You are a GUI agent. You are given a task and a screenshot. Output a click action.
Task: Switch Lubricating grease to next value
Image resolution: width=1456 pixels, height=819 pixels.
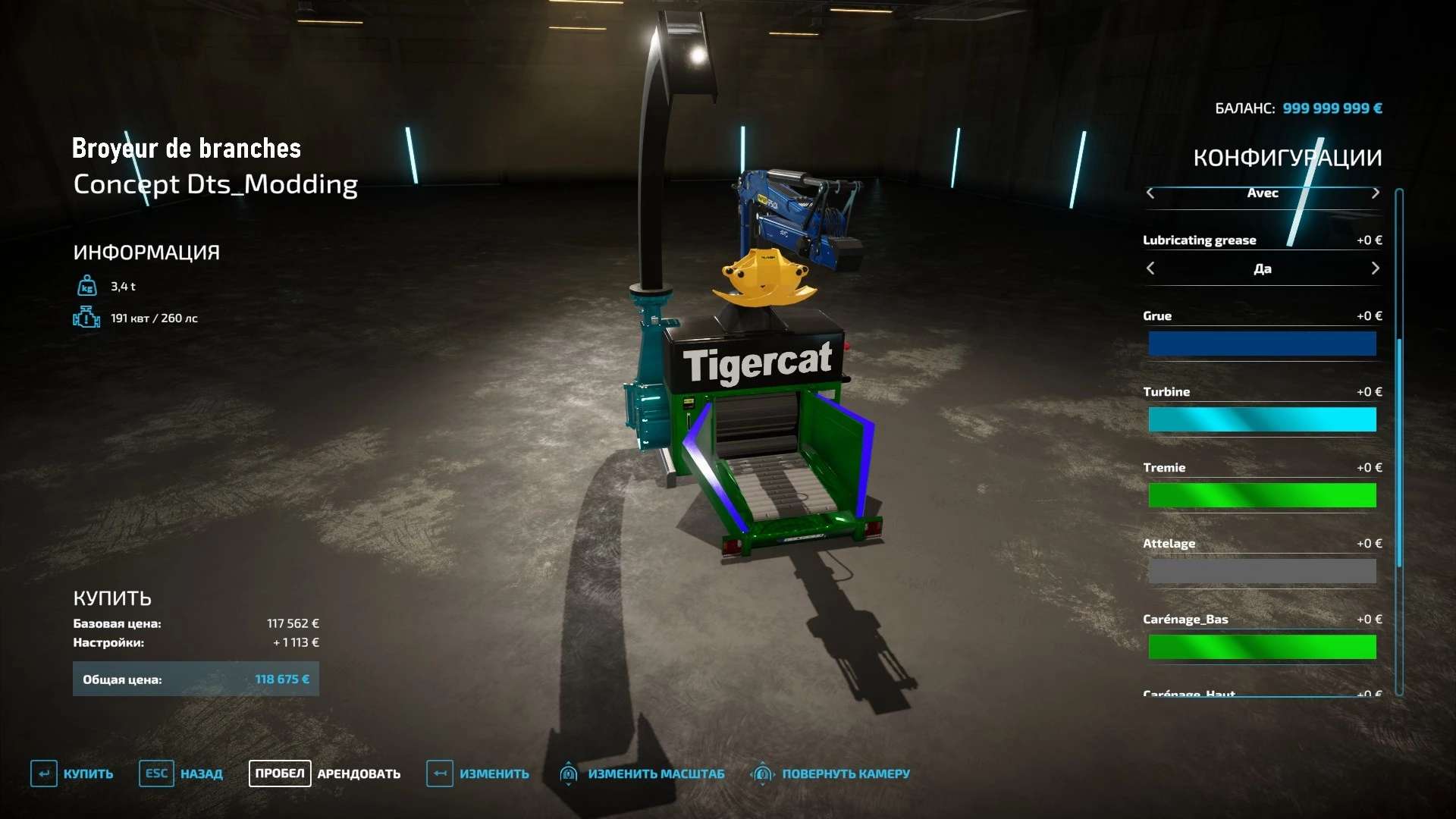pyautogui.click(x=1375, y=268)
